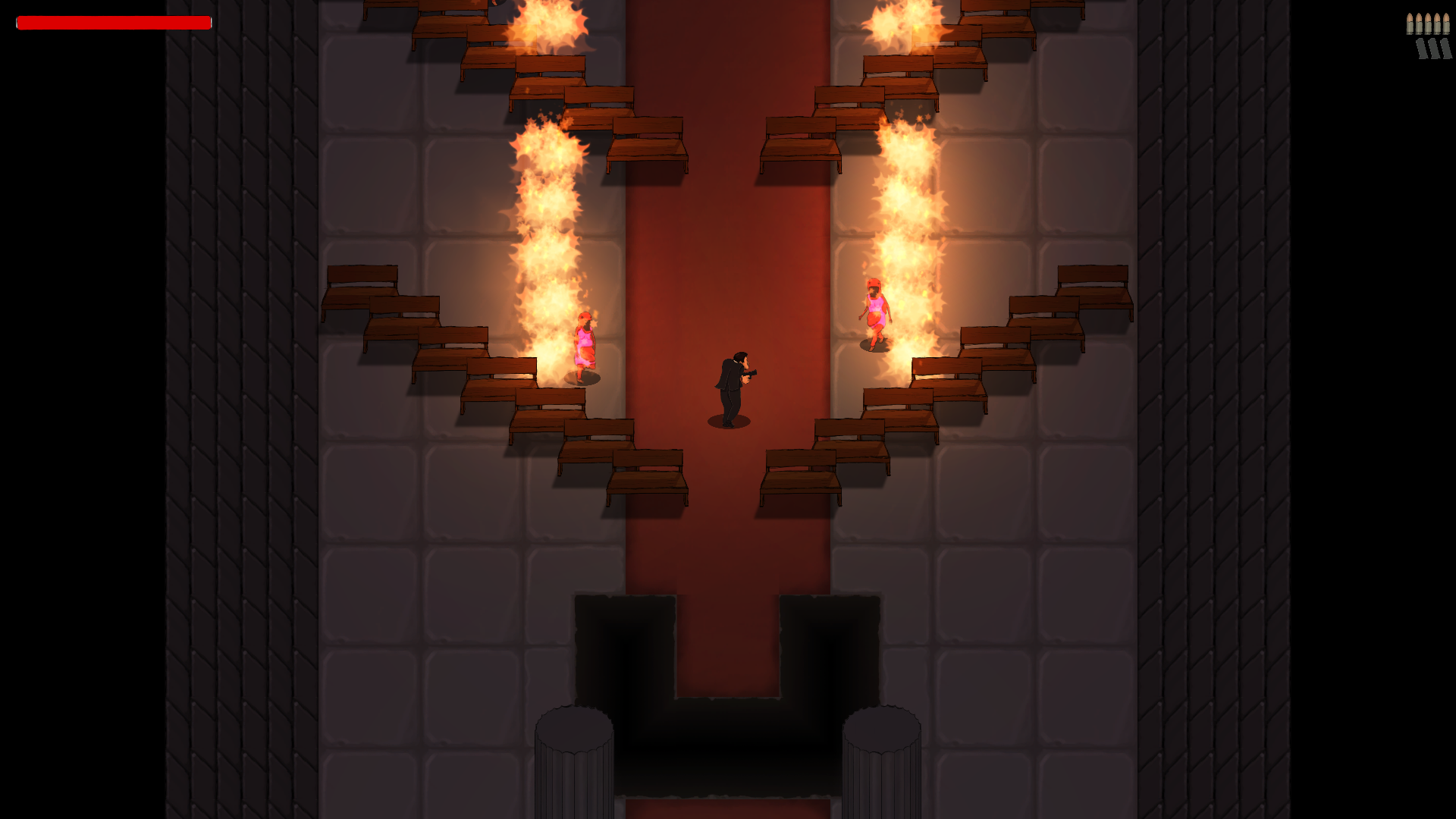Click the rightmost bullet ammo icon
This screenshot has width=1456, height=819.
[1446, 23]
